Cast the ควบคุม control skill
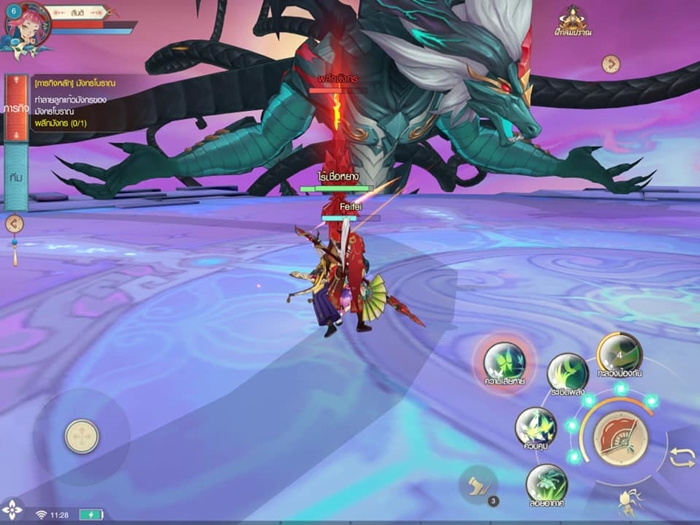 tap(535, 427)
